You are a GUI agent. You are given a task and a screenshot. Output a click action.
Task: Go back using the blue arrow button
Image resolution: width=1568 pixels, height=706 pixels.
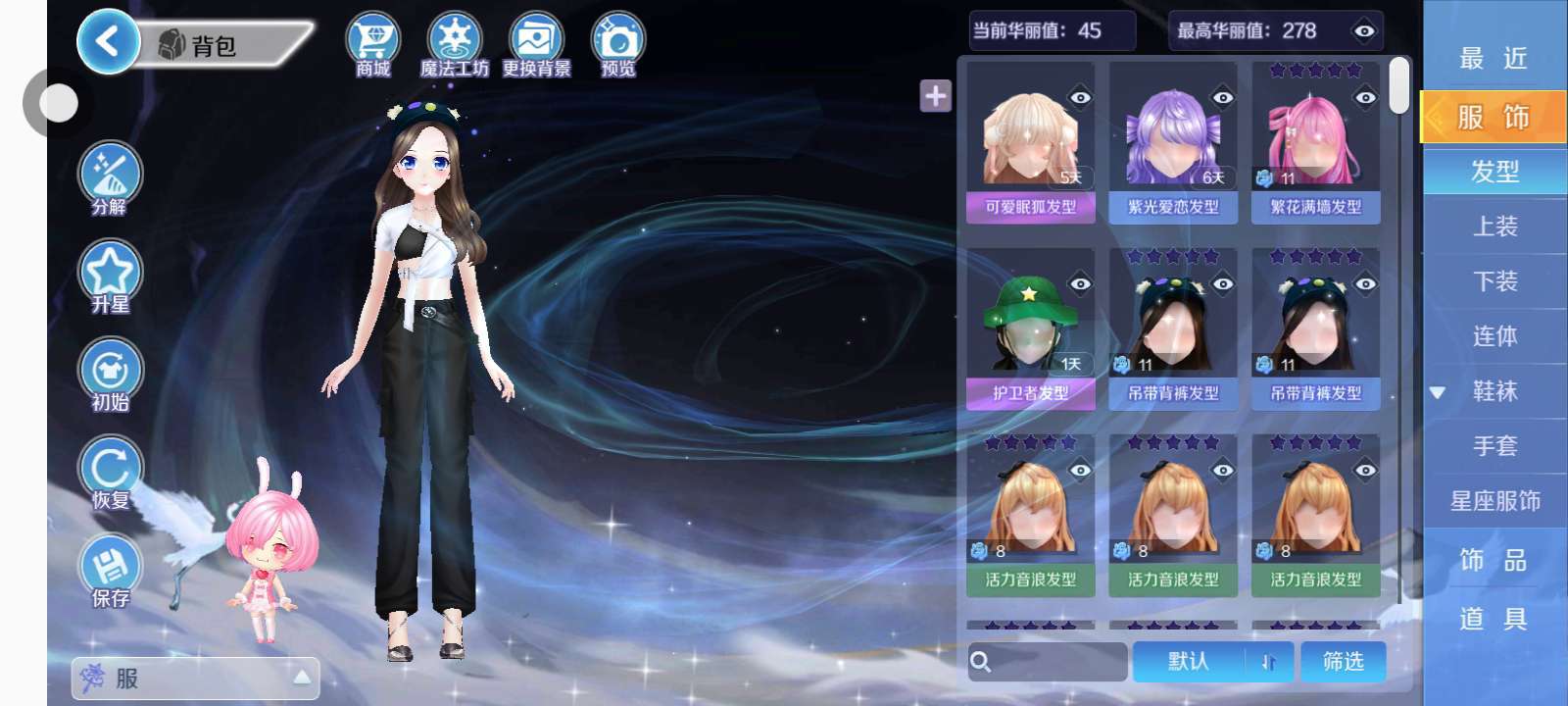pos(107,42)
